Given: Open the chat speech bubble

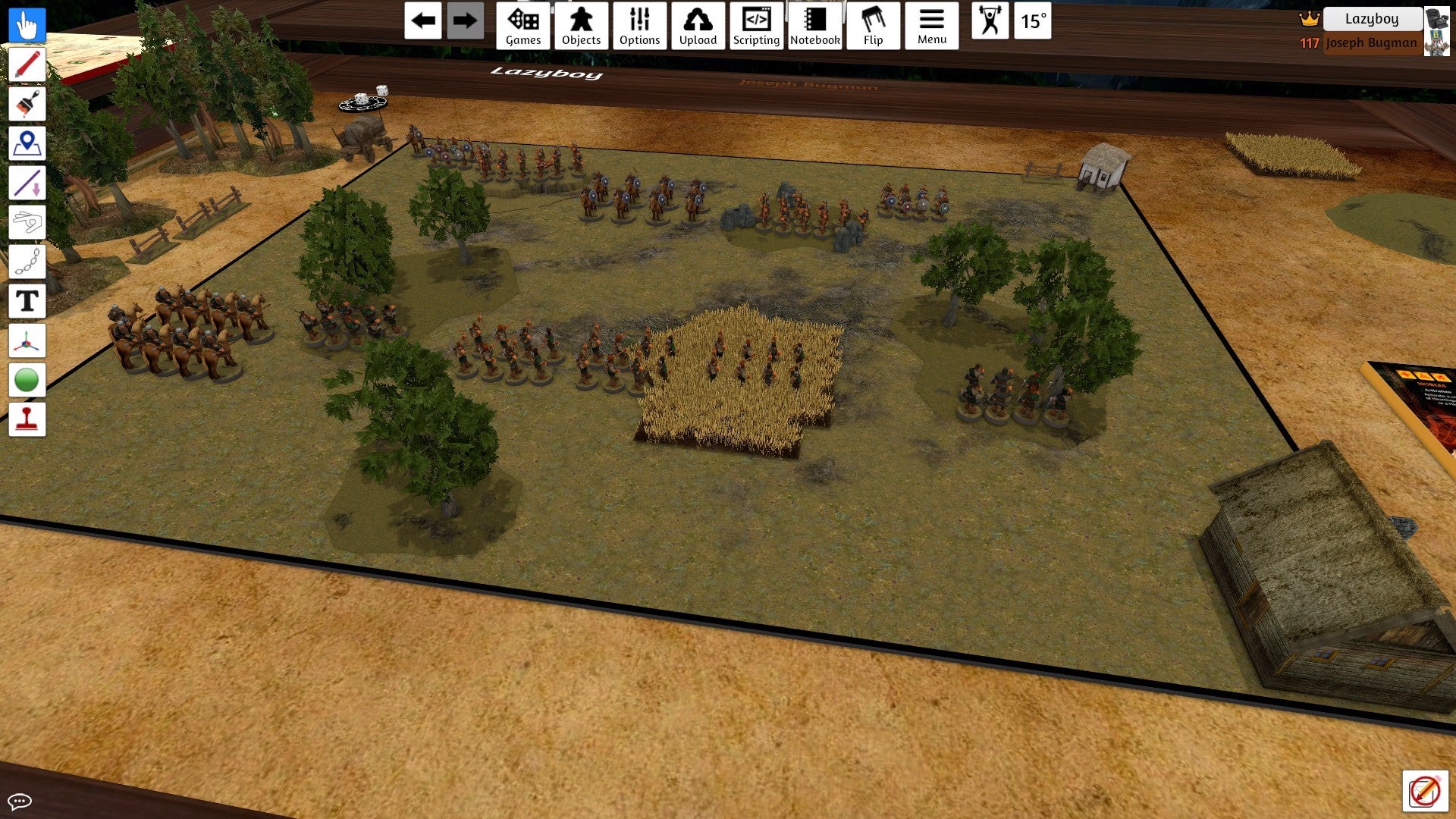Looking at the screenshot, I should click(x=20, y=801).
